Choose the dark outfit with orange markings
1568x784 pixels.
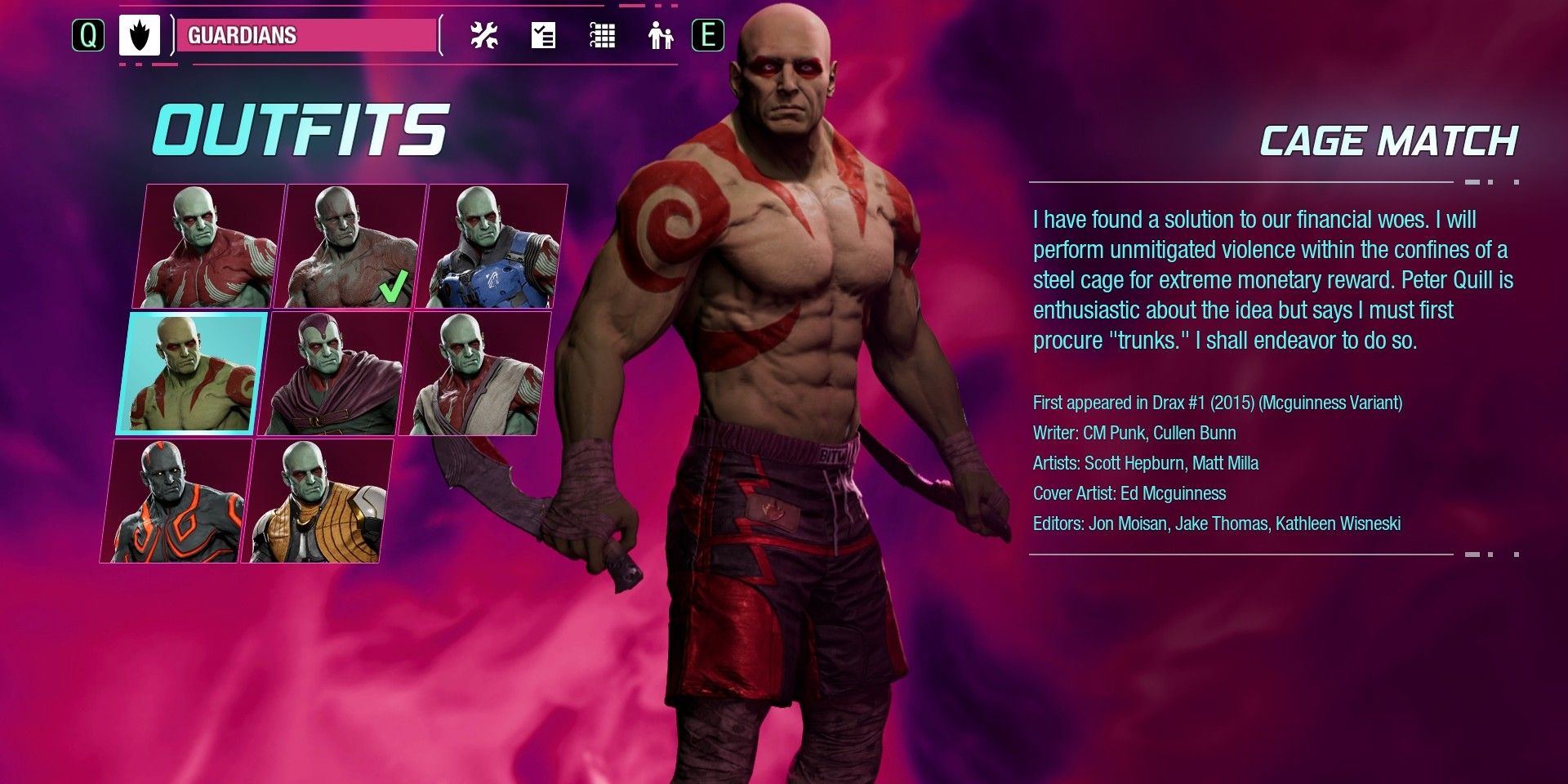click(176, 501)
